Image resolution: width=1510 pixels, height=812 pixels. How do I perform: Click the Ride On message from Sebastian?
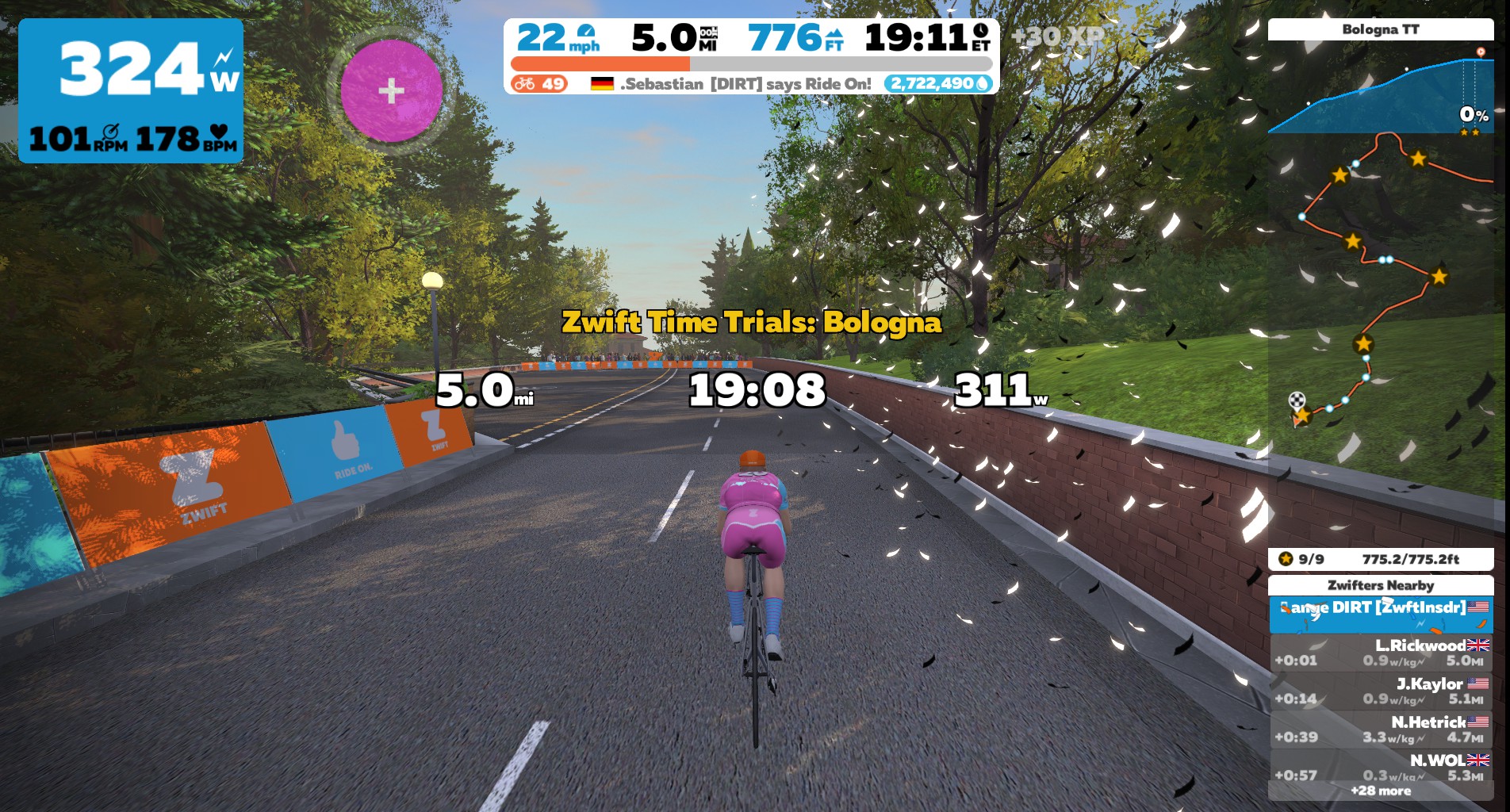pyautogui.click(x=730, y=84)
